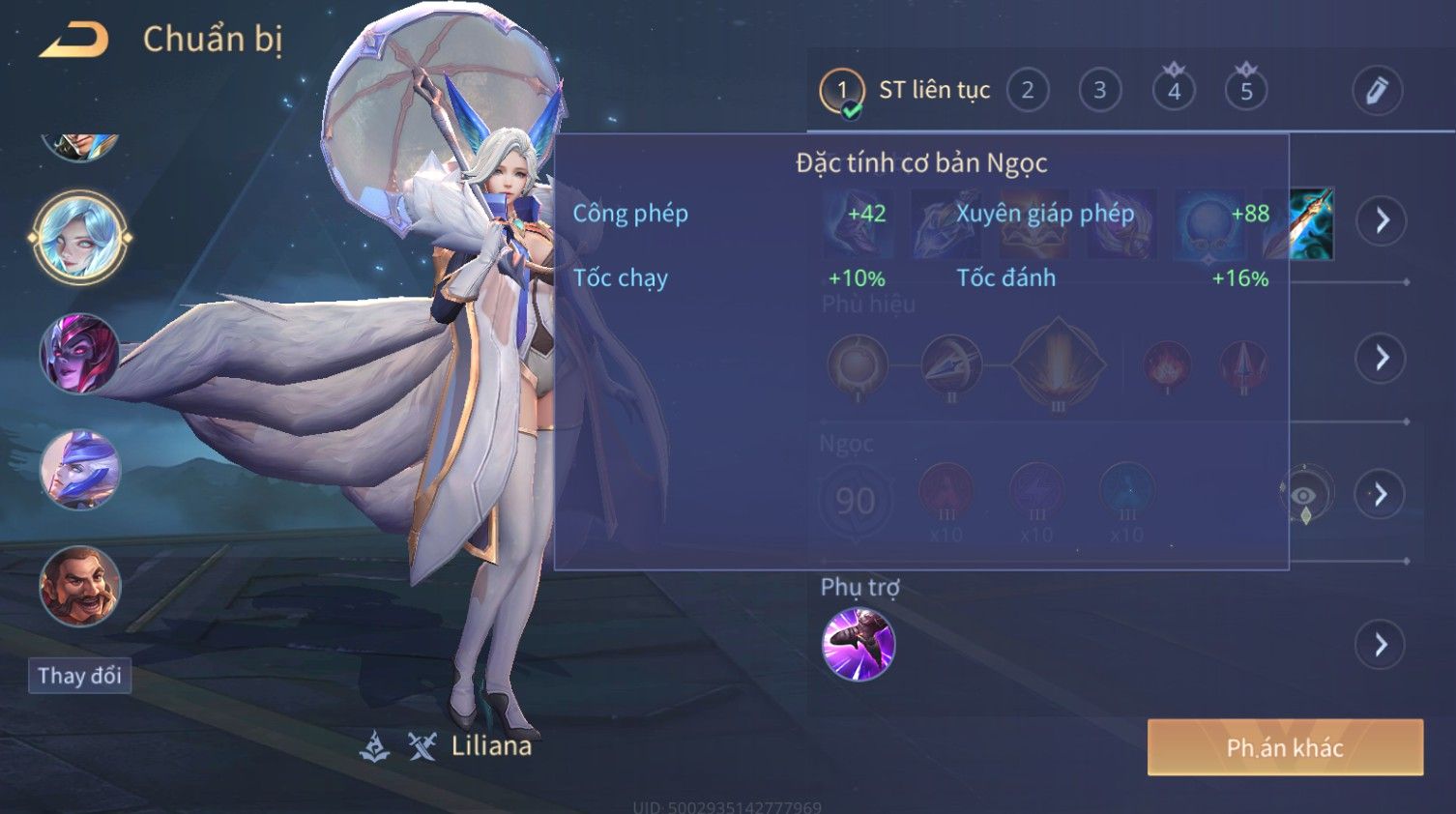This screenshot has height=814, width=1456.
Task: Switch to build preset 4
Action: (x=1174, y=91)
